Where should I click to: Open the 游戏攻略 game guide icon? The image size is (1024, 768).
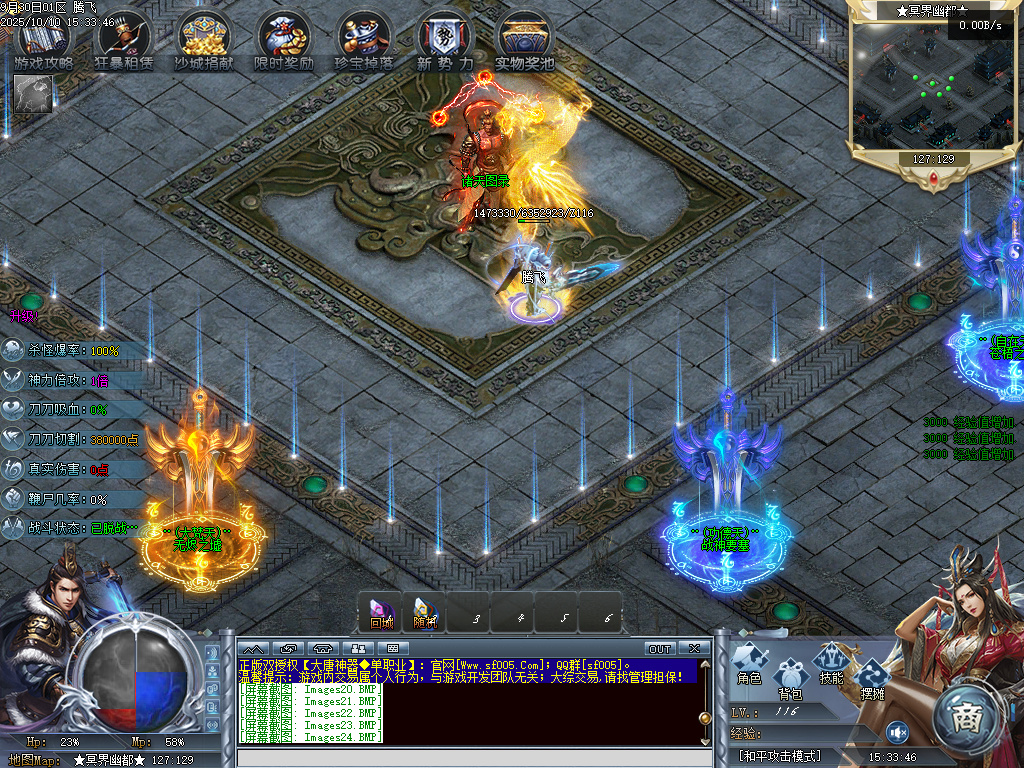coord(44,40)
